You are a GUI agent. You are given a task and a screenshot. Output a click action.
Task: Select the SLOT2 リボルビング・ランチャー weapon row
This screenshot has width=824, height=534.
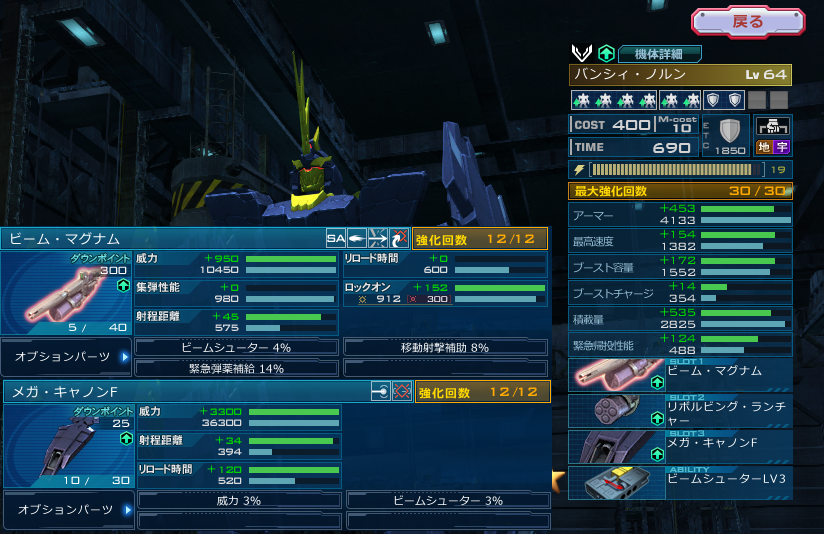pyautogui.click(x=680, y=411)
